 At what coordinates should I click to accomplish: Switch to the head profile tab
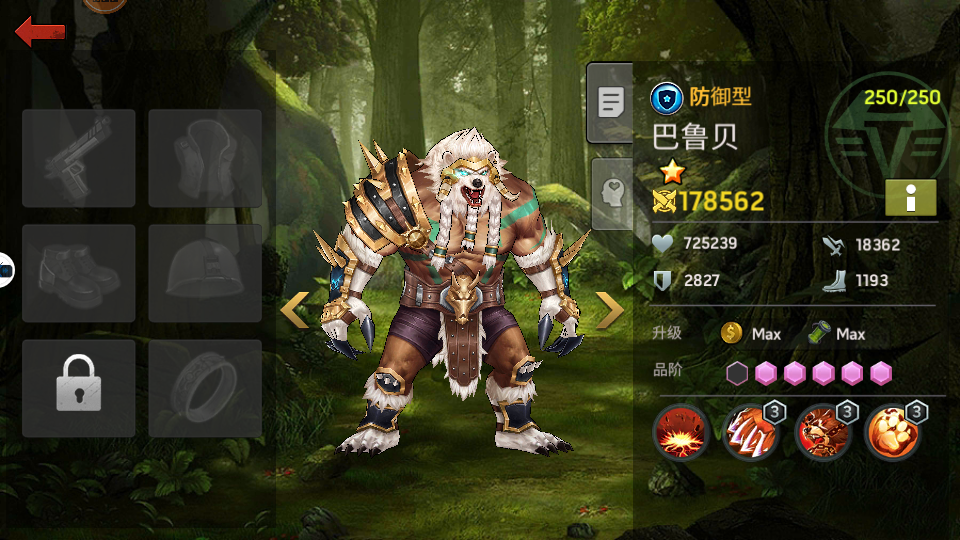pyautogui.click(x=612, y=194)
